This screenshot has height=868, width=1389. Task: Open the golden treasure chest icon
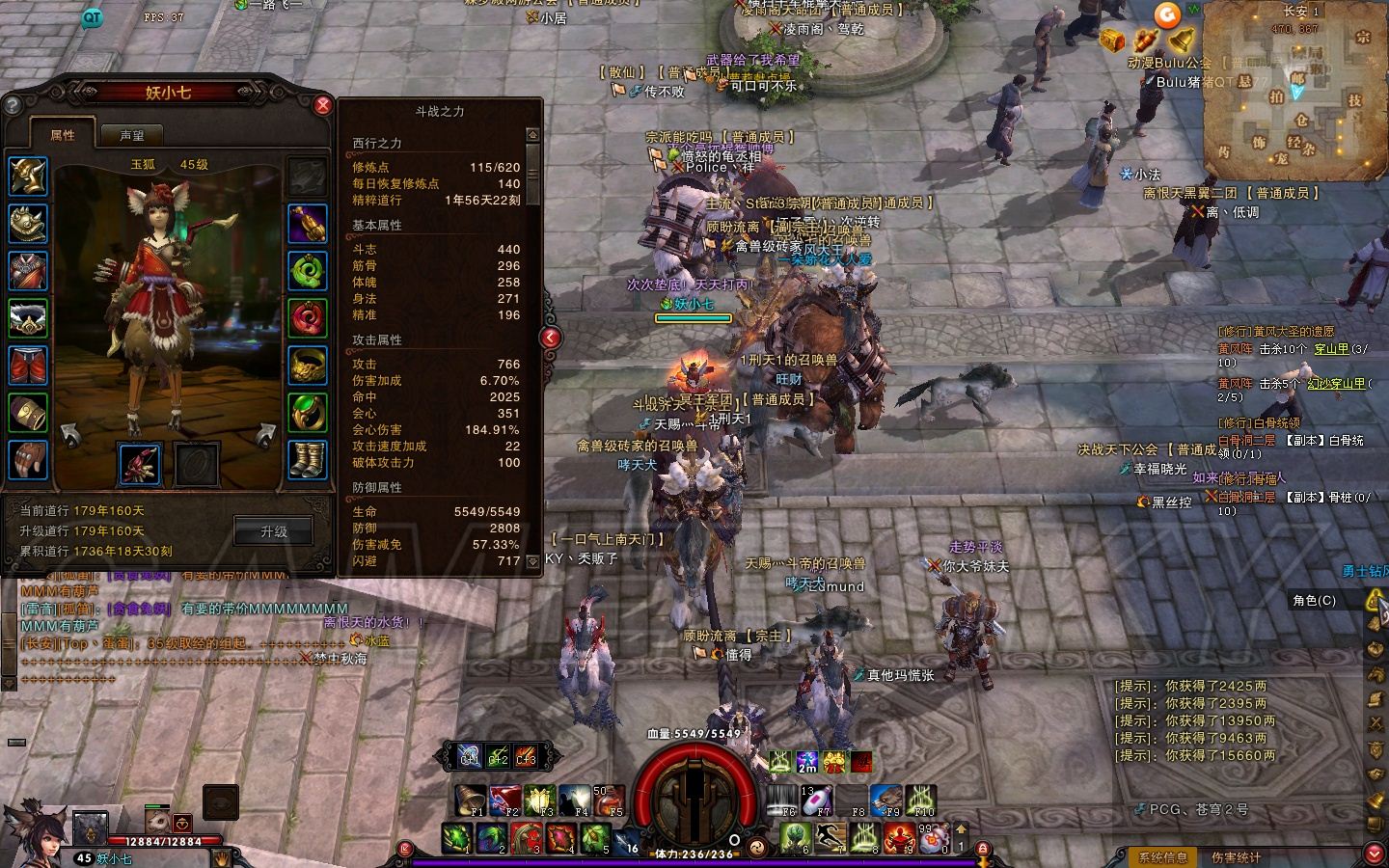coord(1113,40)
